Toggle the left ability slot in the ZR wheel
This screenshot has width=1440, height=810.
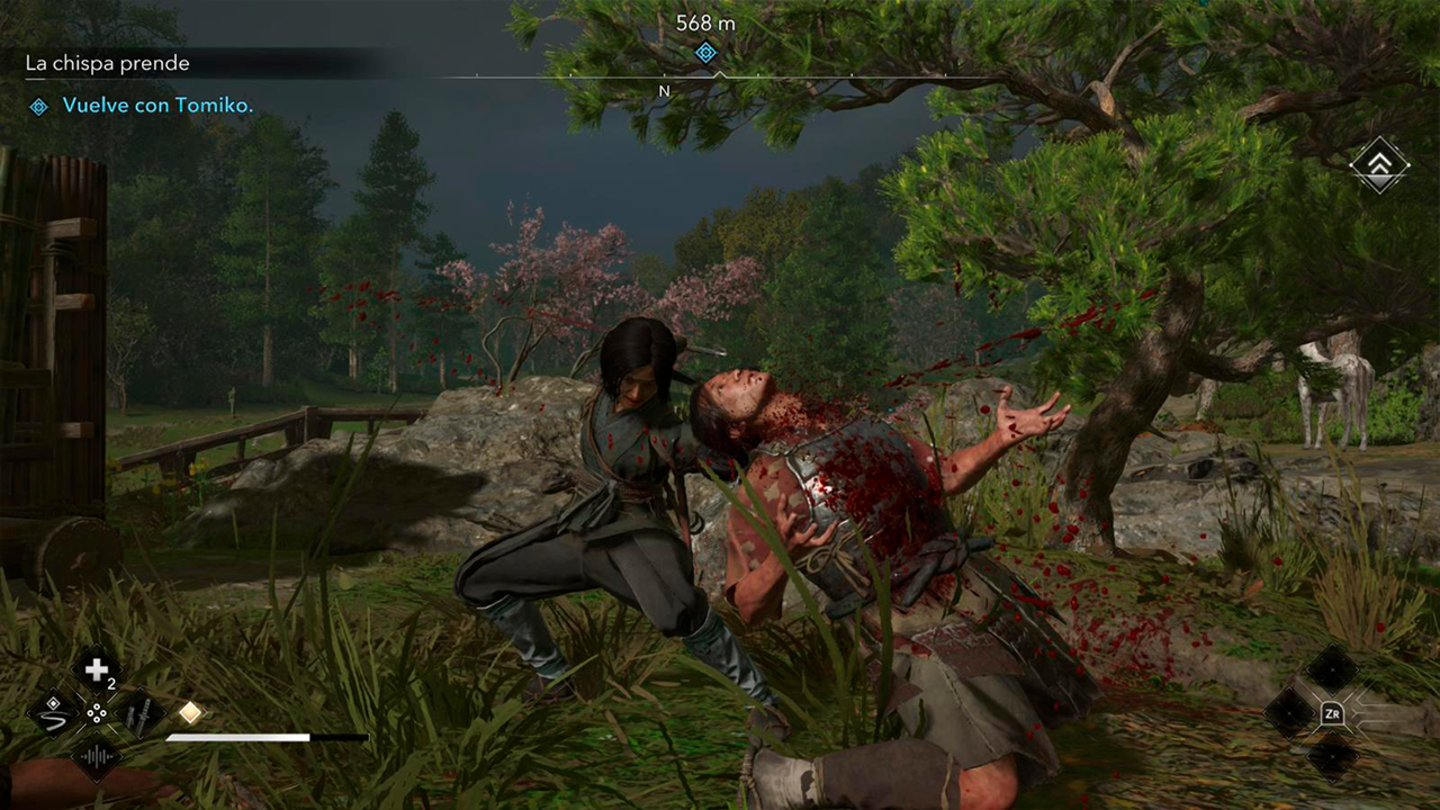point(1290,712)
